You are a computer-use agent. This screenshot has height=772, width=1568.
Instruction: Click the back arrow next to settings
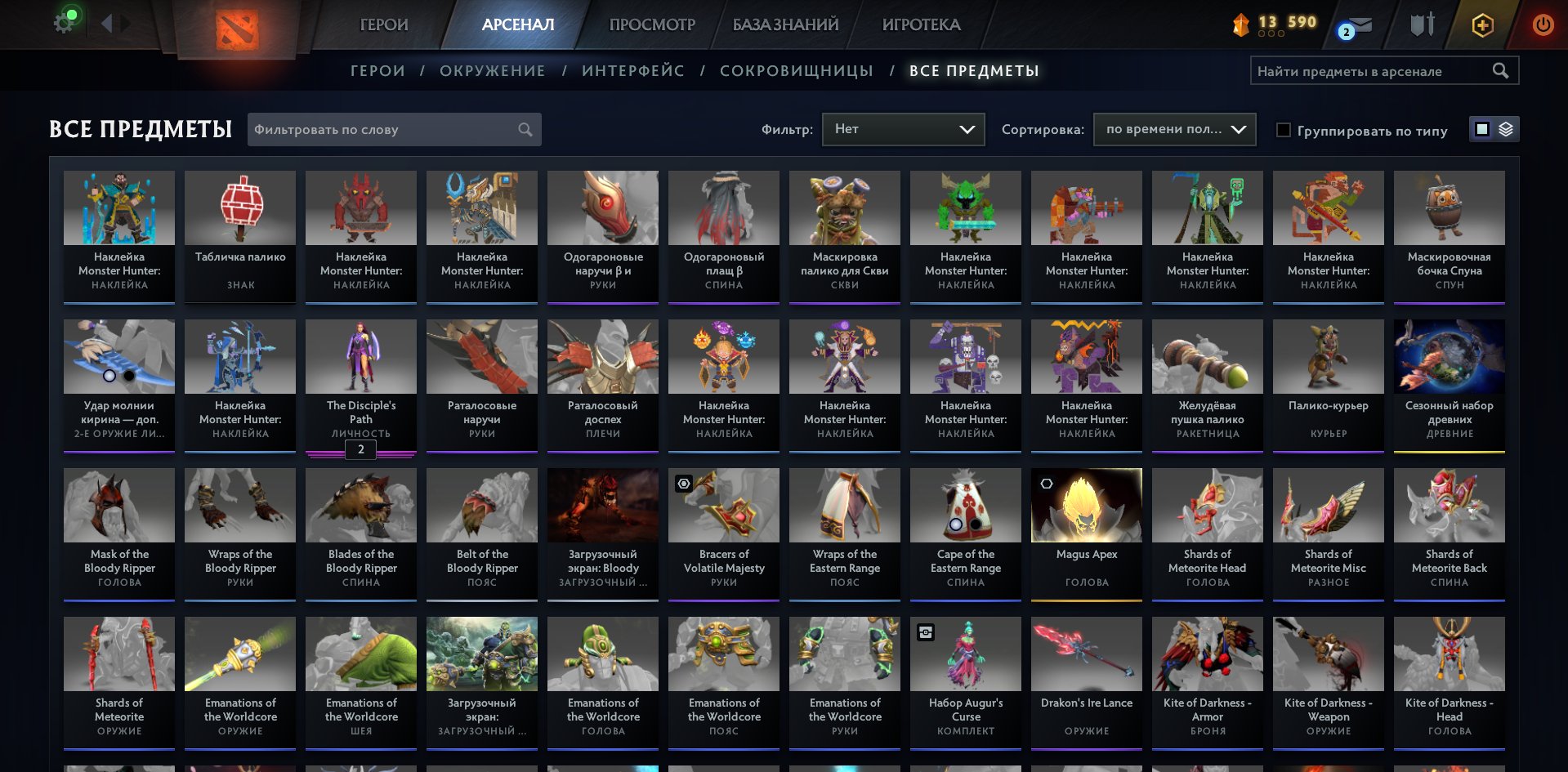click(x=106, y=23)
